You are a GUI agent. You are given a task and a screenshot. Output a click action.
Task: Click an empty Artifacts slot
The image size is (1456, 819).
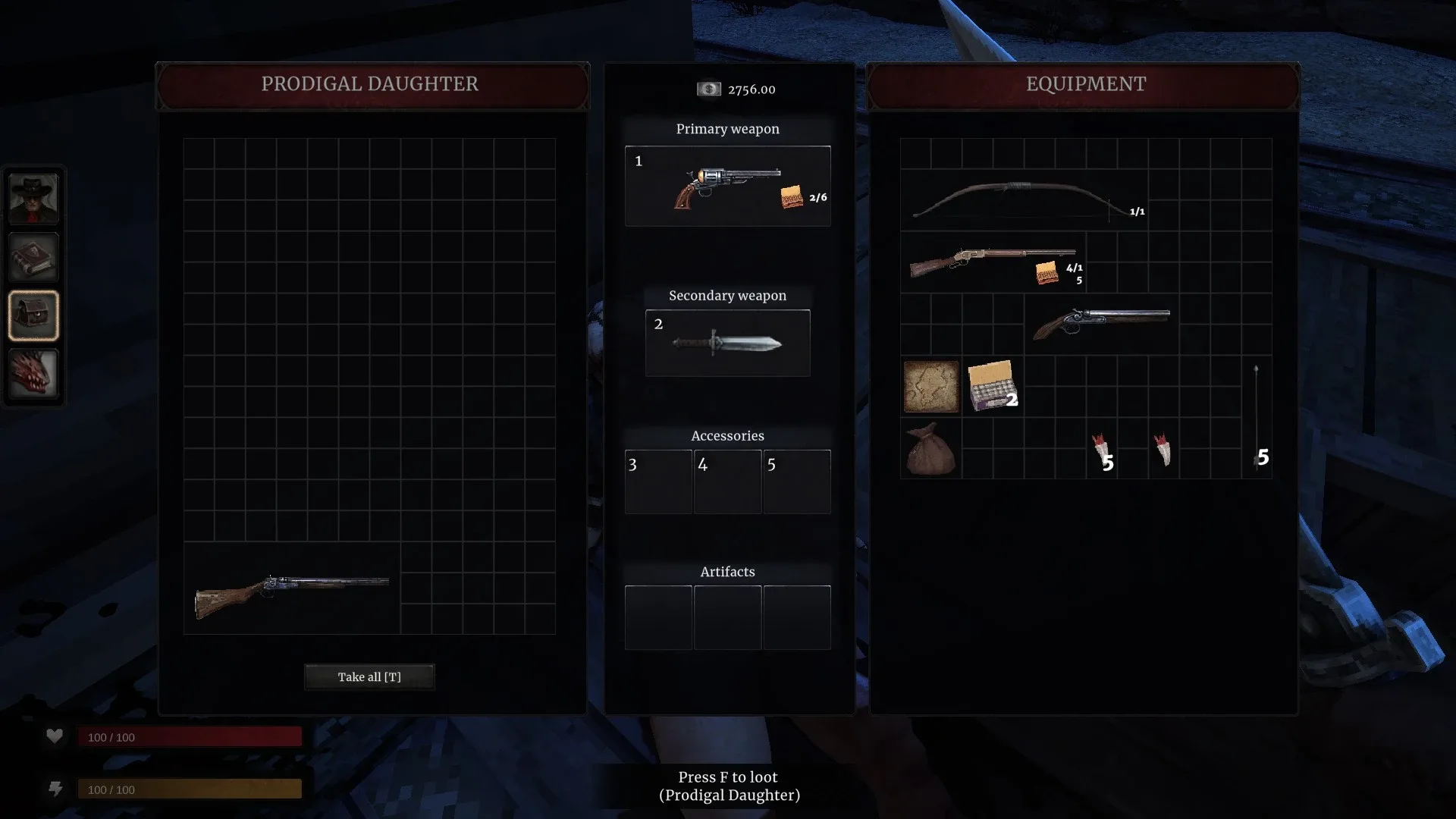tap(658, 617)
